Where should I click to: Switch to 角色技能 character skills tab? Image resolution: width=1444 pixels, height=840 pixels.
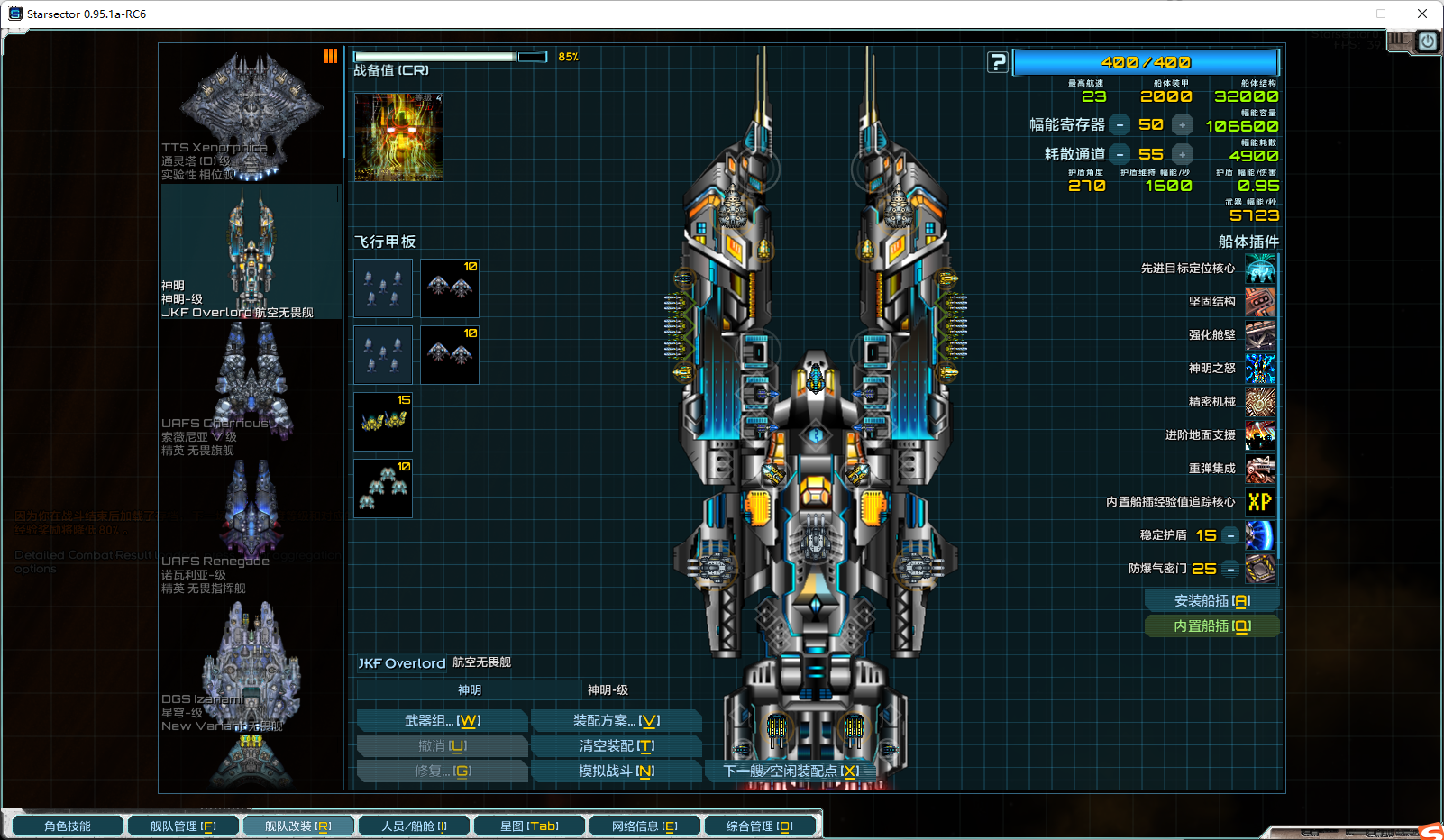click(68, 826)
